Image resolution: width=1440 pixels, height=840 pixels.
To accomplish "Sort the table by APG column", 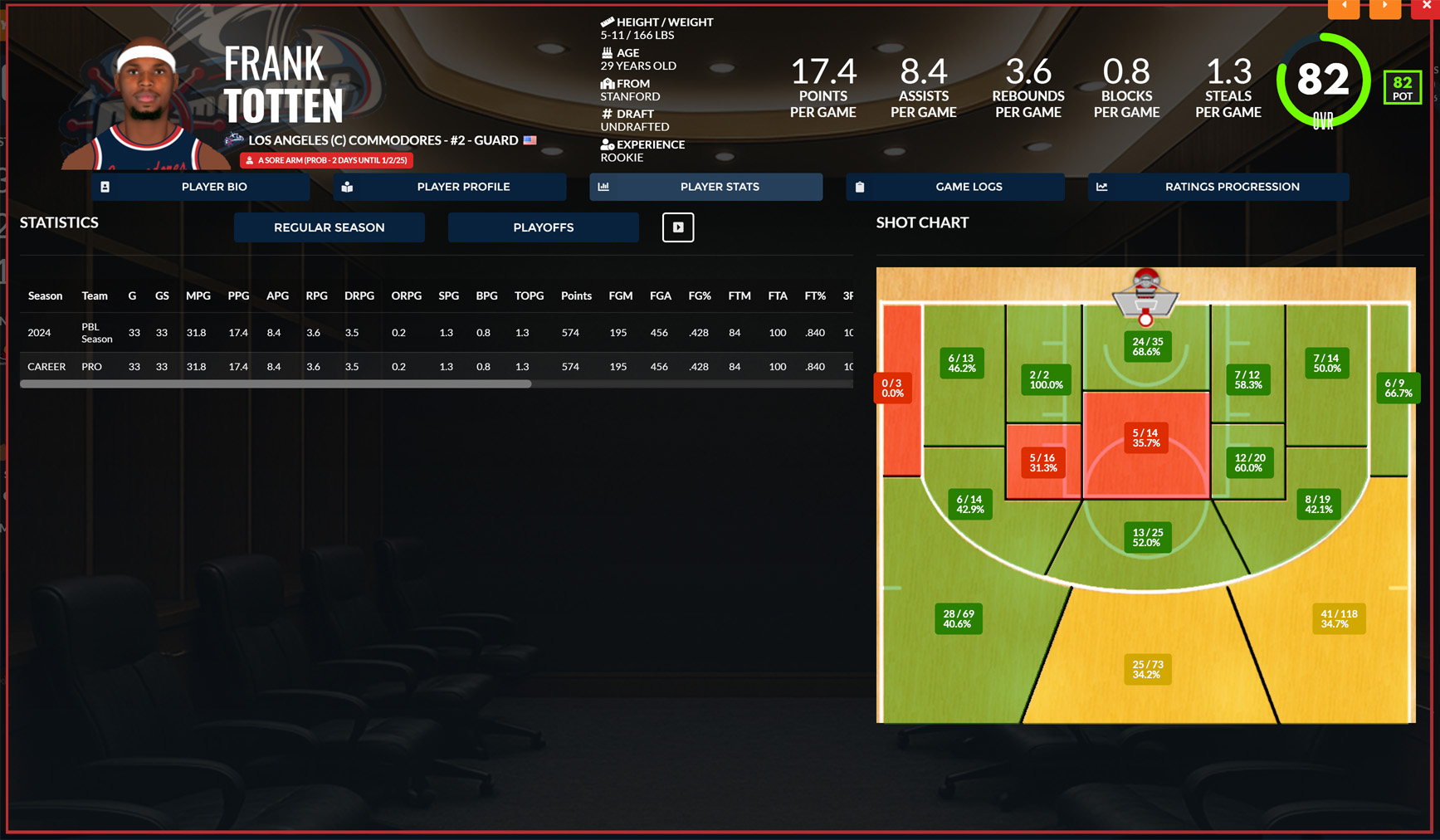I will click(x=277, y=296).
